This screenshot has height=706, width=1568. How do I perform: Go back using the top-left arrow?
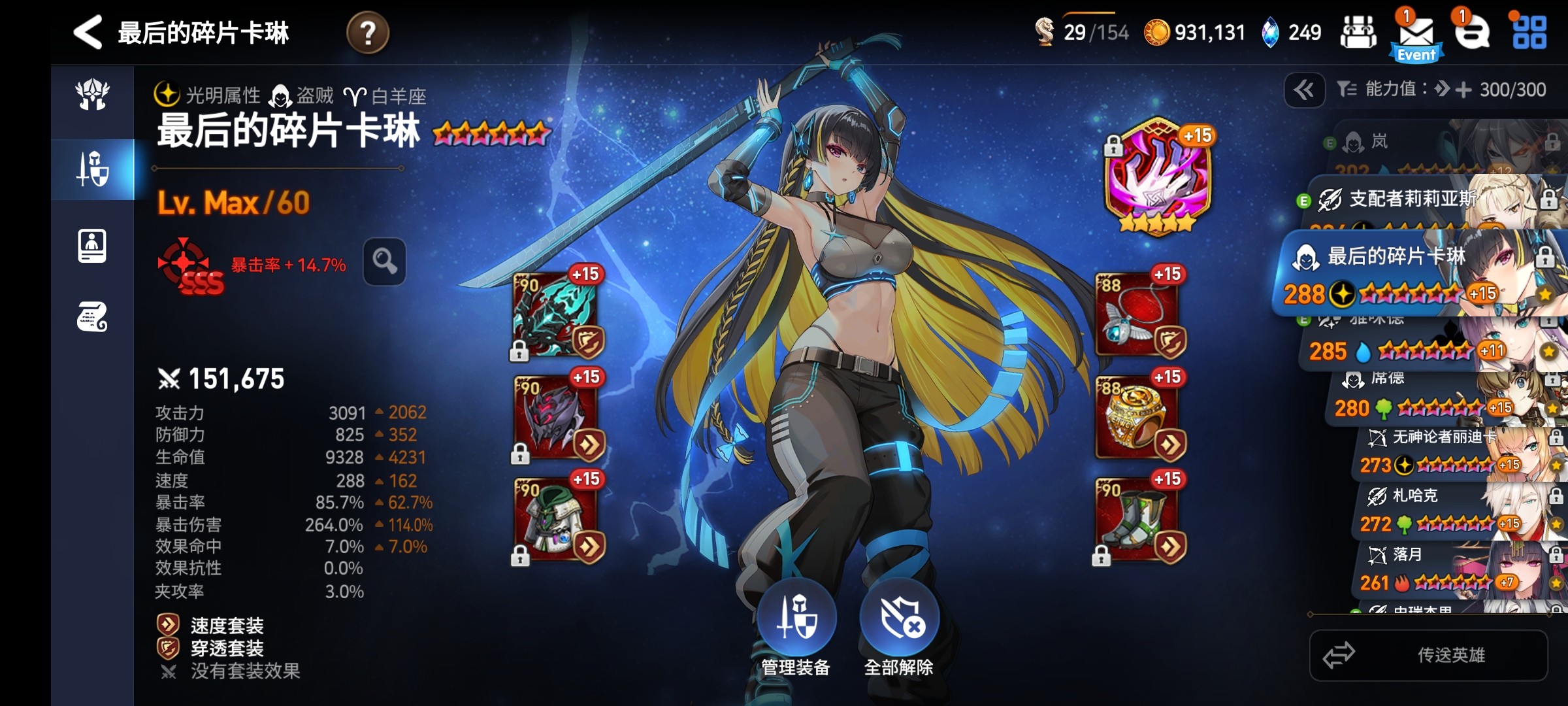[88, 32]
